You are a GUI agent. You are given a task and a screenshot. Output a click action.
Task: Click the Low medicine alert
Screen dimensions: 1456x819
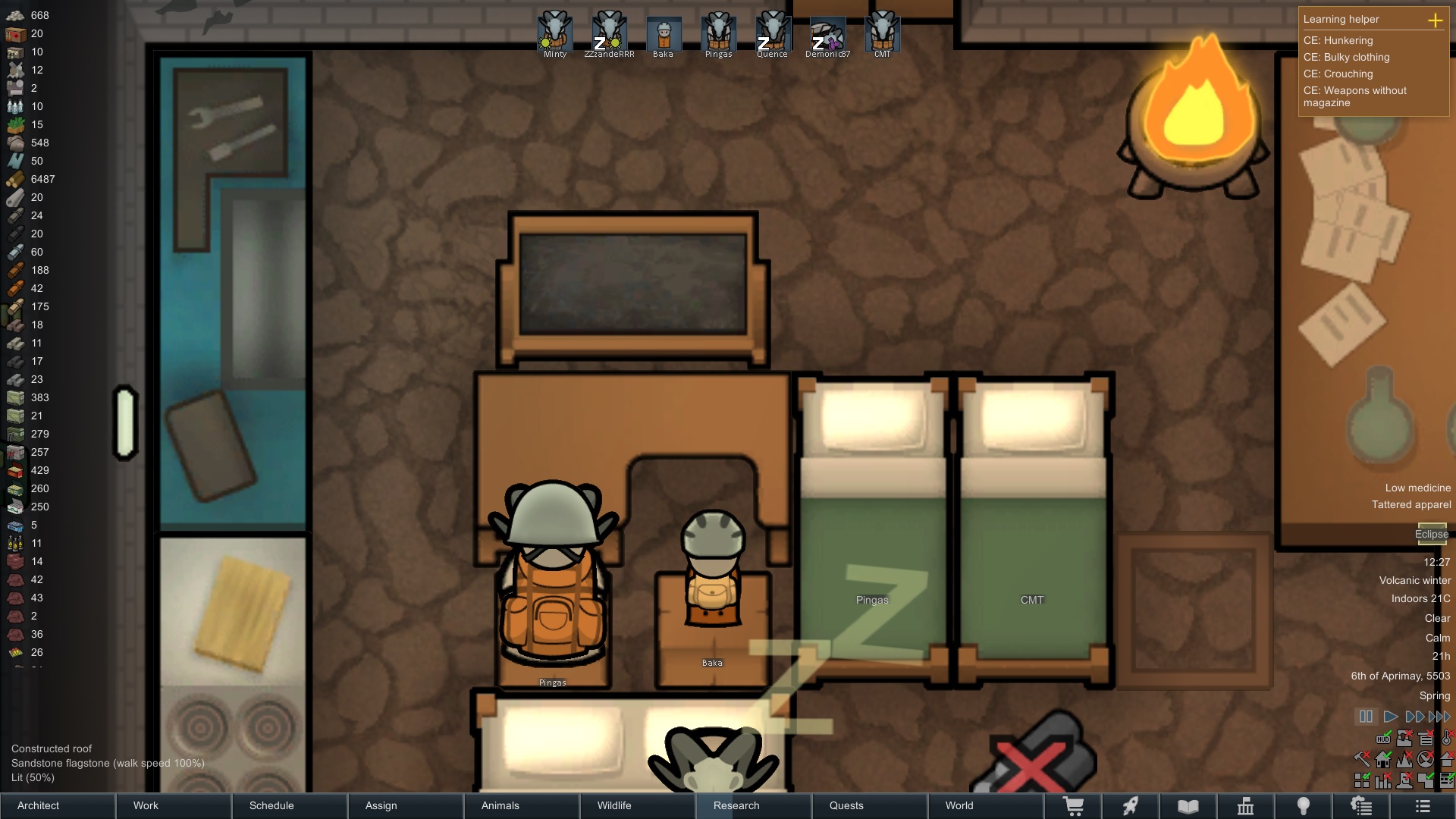coord(1417,488)
